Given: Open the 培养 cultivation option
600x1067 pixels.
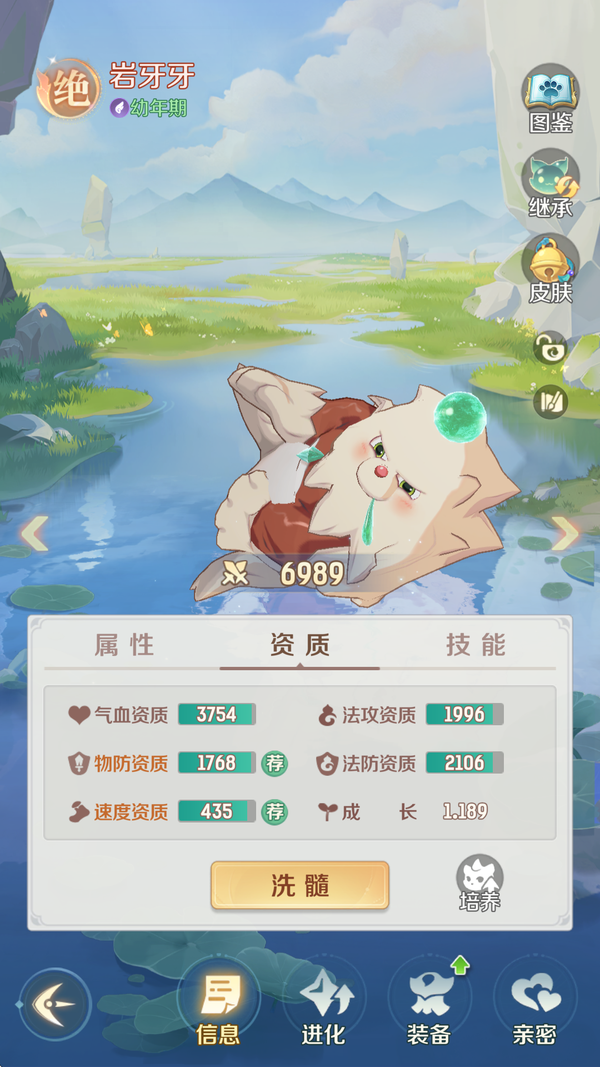Looking at the screenshot, I should (x=480, y=884).
